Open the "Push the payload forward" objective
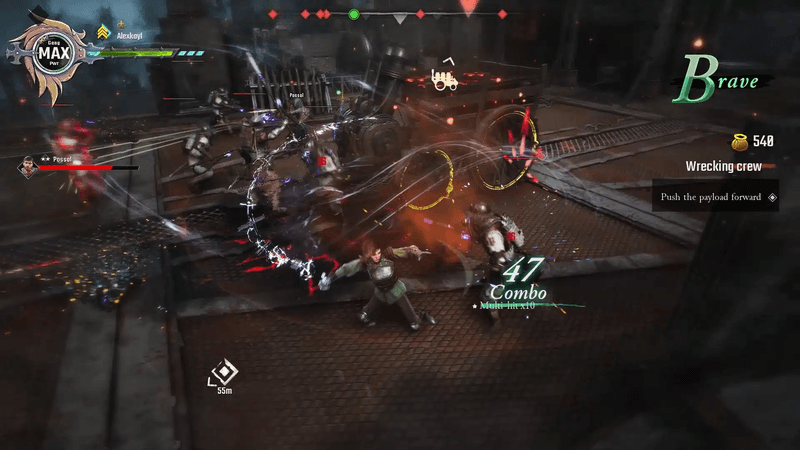Viewport: 800px width, 450px height. coord(717,197)
